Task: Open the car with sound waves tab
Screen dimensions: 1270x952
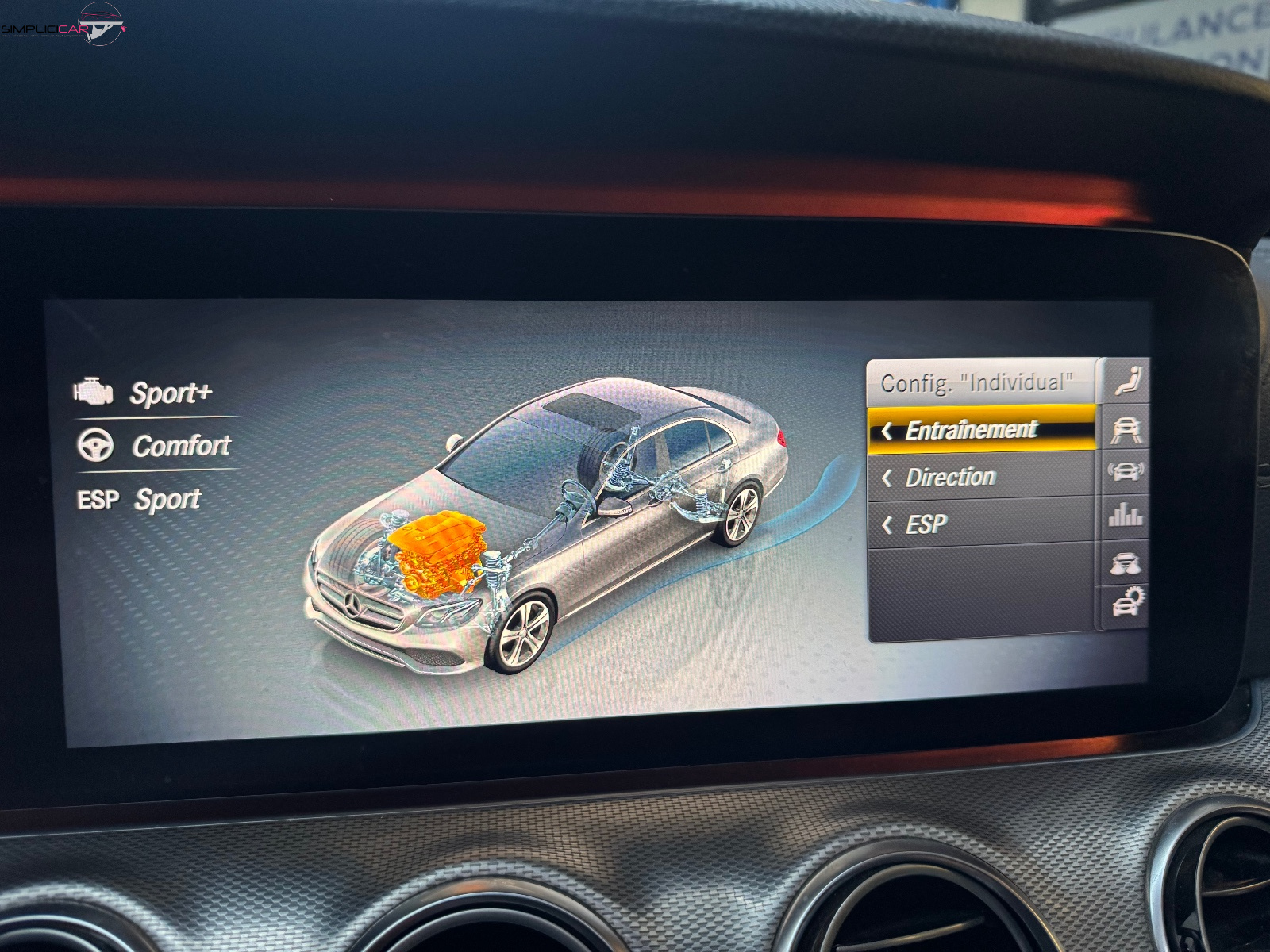Action: [1126, 472]
